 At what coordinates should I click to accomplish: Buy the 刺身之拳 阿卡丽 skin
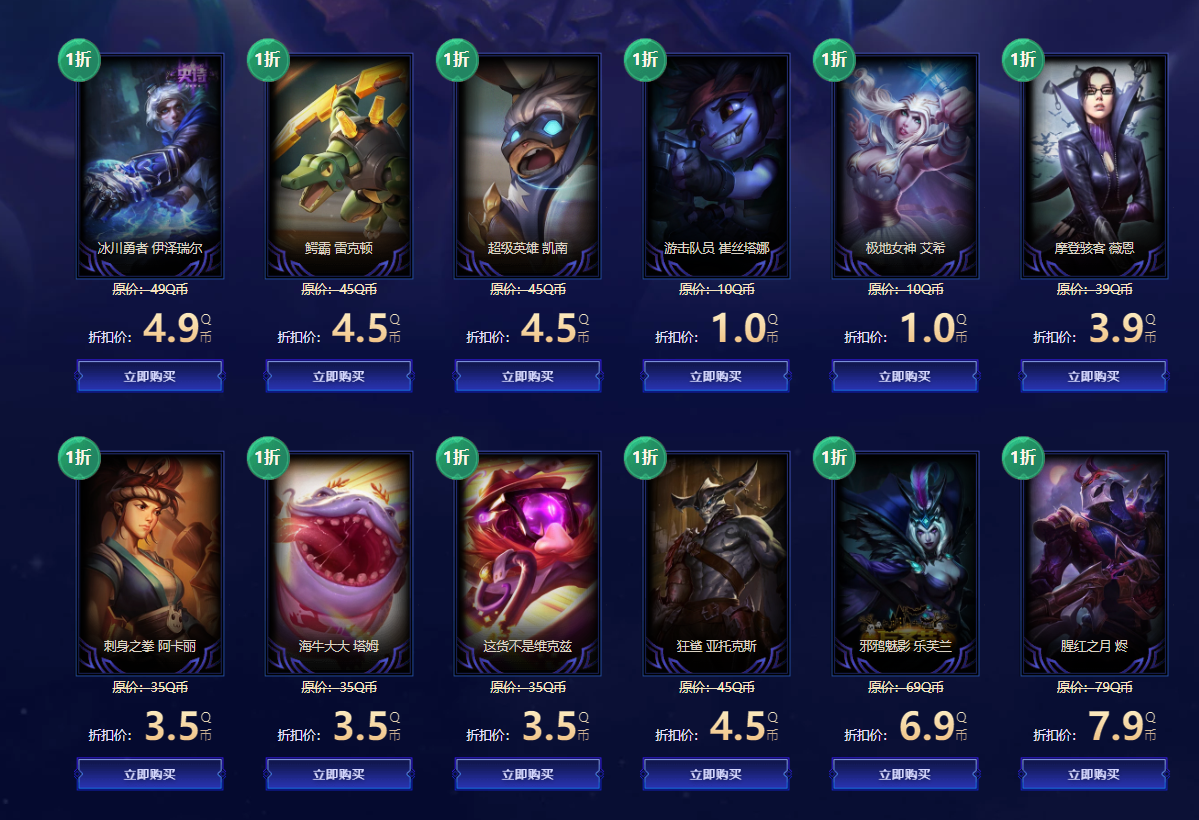150,774
